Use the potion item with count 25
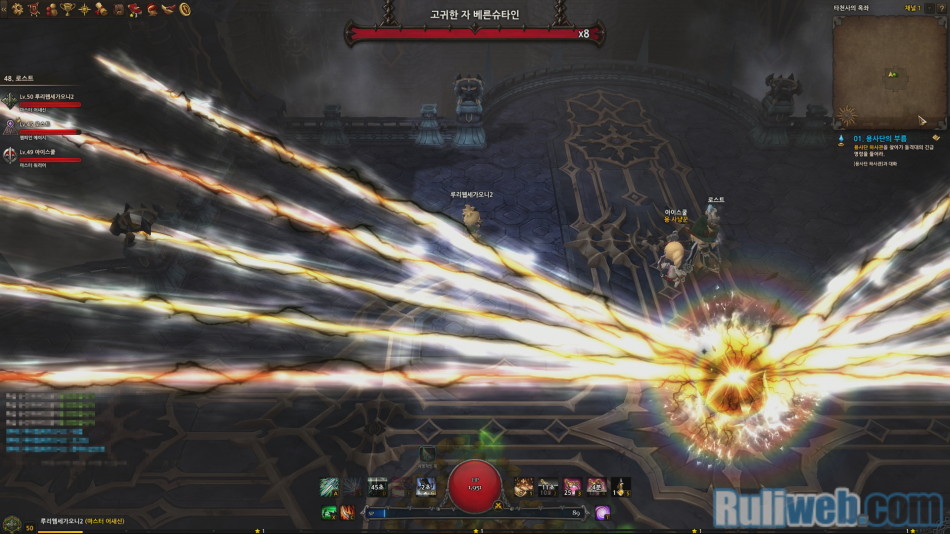This screenshot has height=534, width=950. coord(572,487)
